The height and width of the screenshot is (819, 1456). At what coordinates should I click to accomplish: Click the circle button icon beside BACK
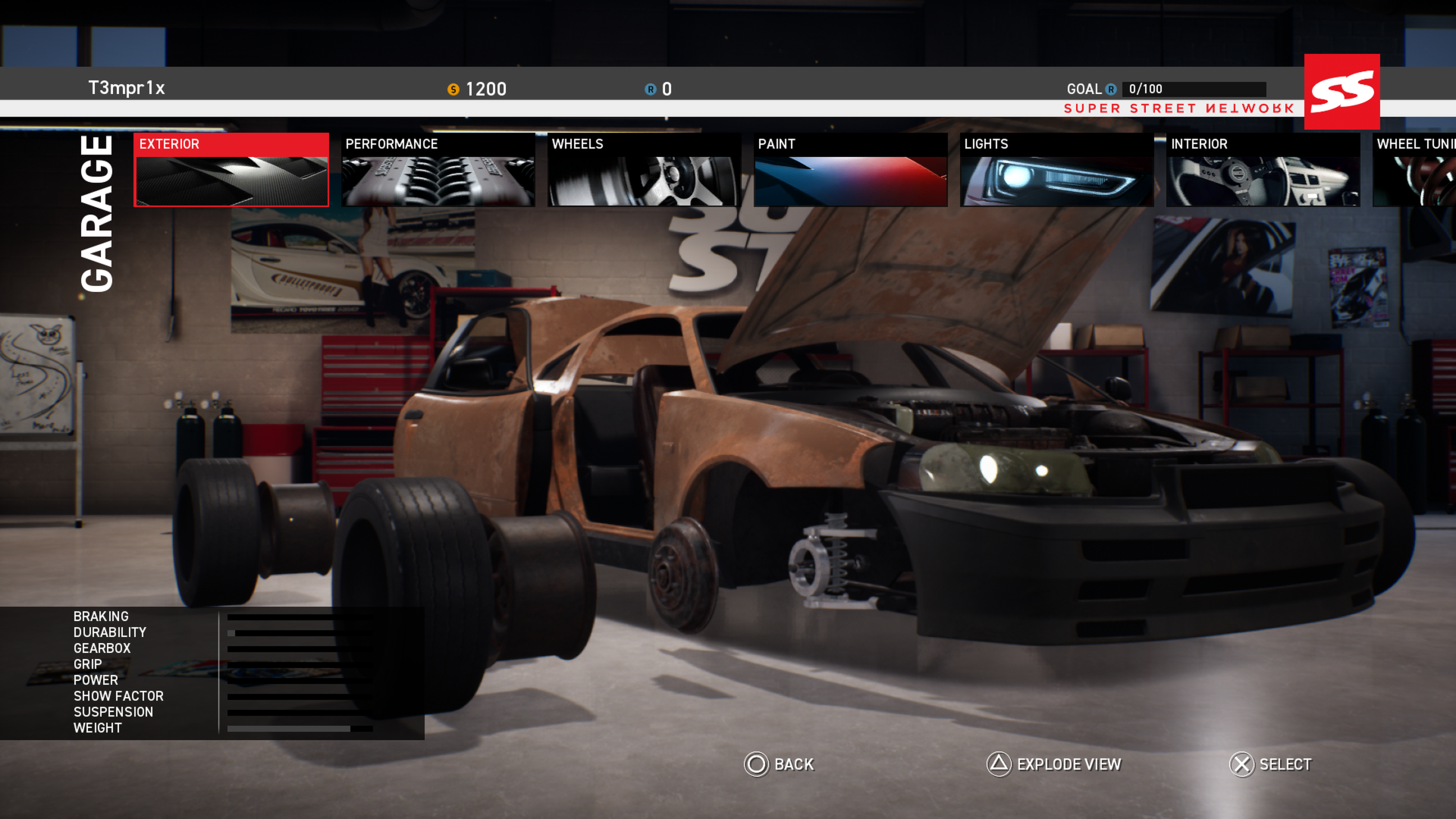pyautogui.click(x=755, y=765)
